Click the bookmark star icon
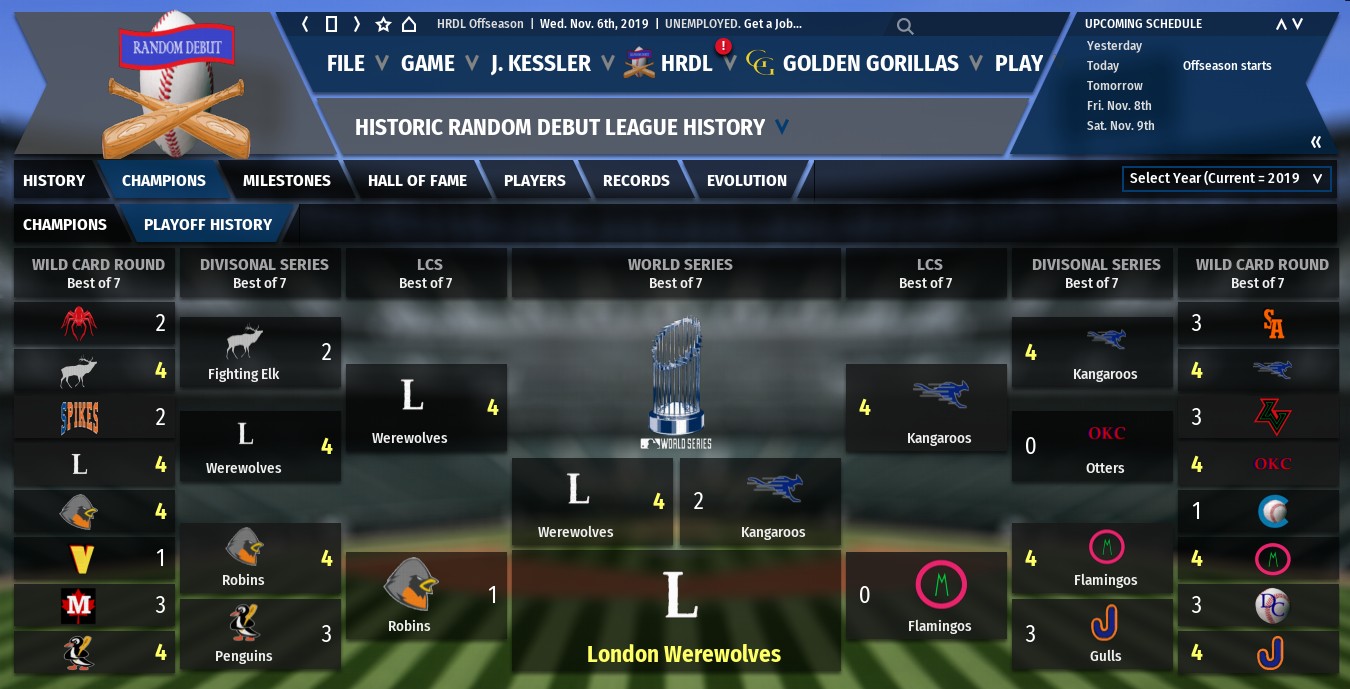The image size is (1350, 689). [383, 24]
